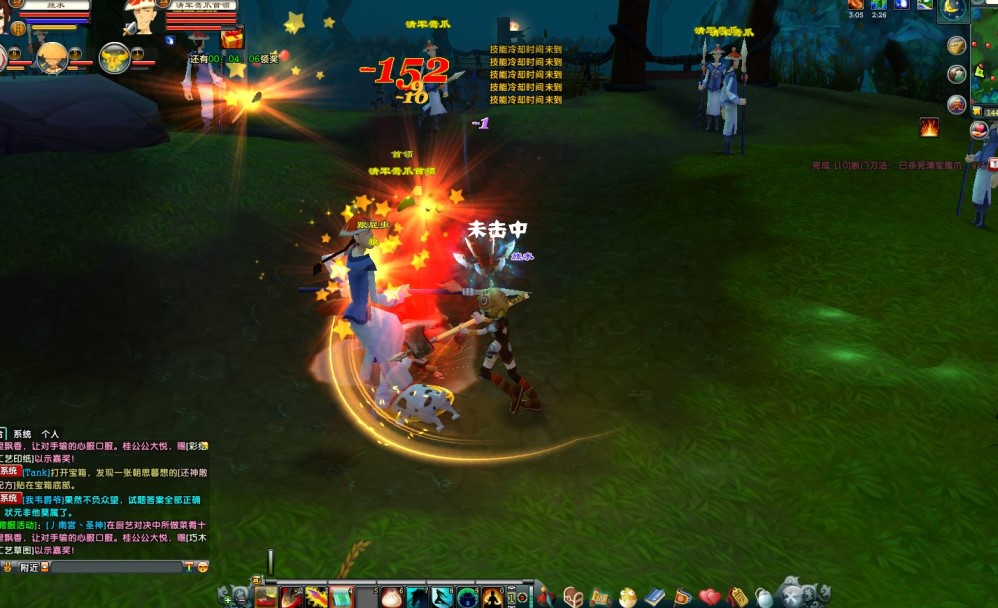Select the golden bull pet portrait
The image size is (998, 608).
pos(114,58)
